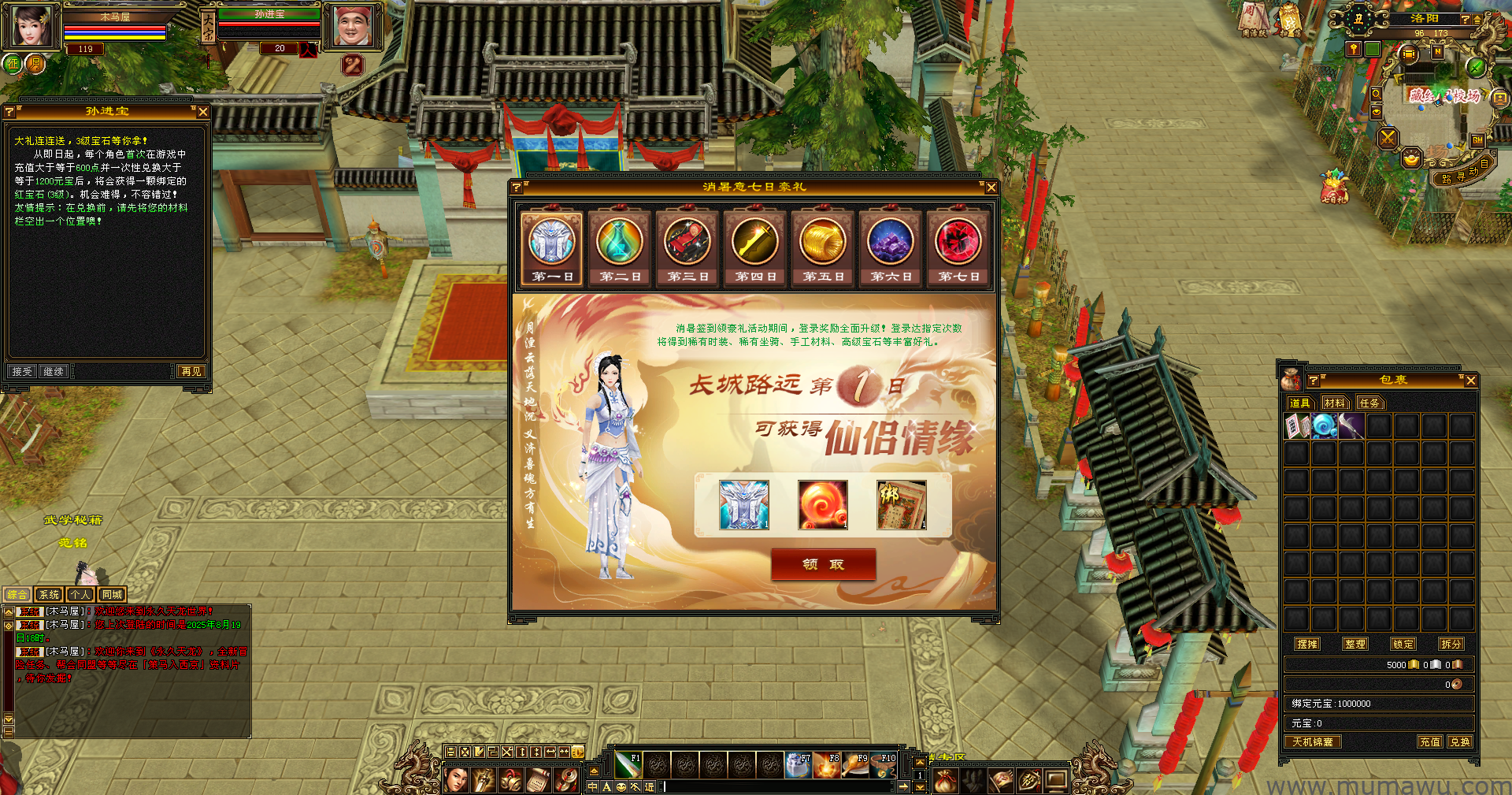Select the blue swirl orb inventory item

(x=1325, y=426)
